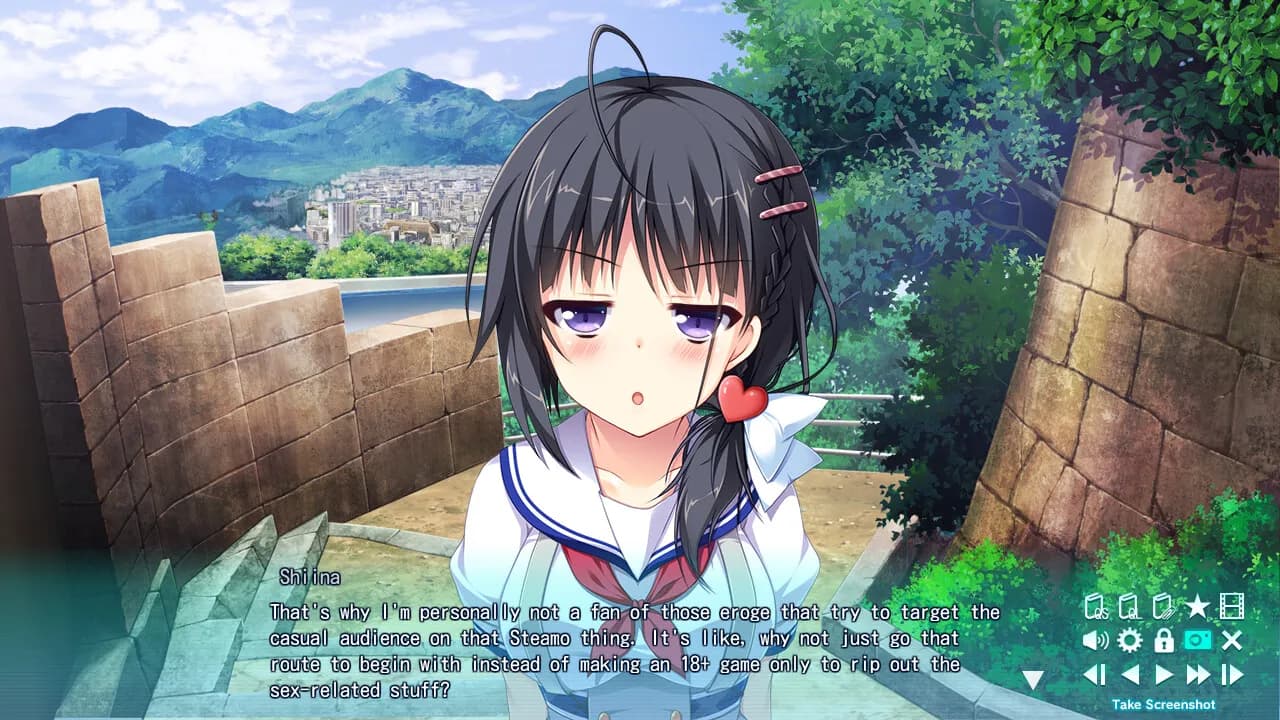Rewind using the left arrow control
The width and height of the screenshot is (1280, 720).
click(1129, 674)
